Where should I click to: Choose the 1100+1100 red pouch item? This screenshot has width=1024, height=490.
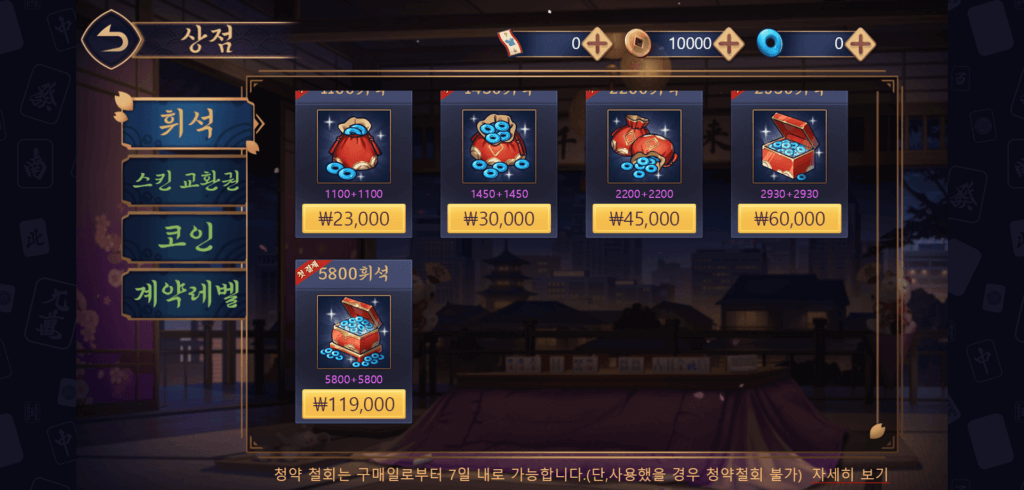(353, 146)
